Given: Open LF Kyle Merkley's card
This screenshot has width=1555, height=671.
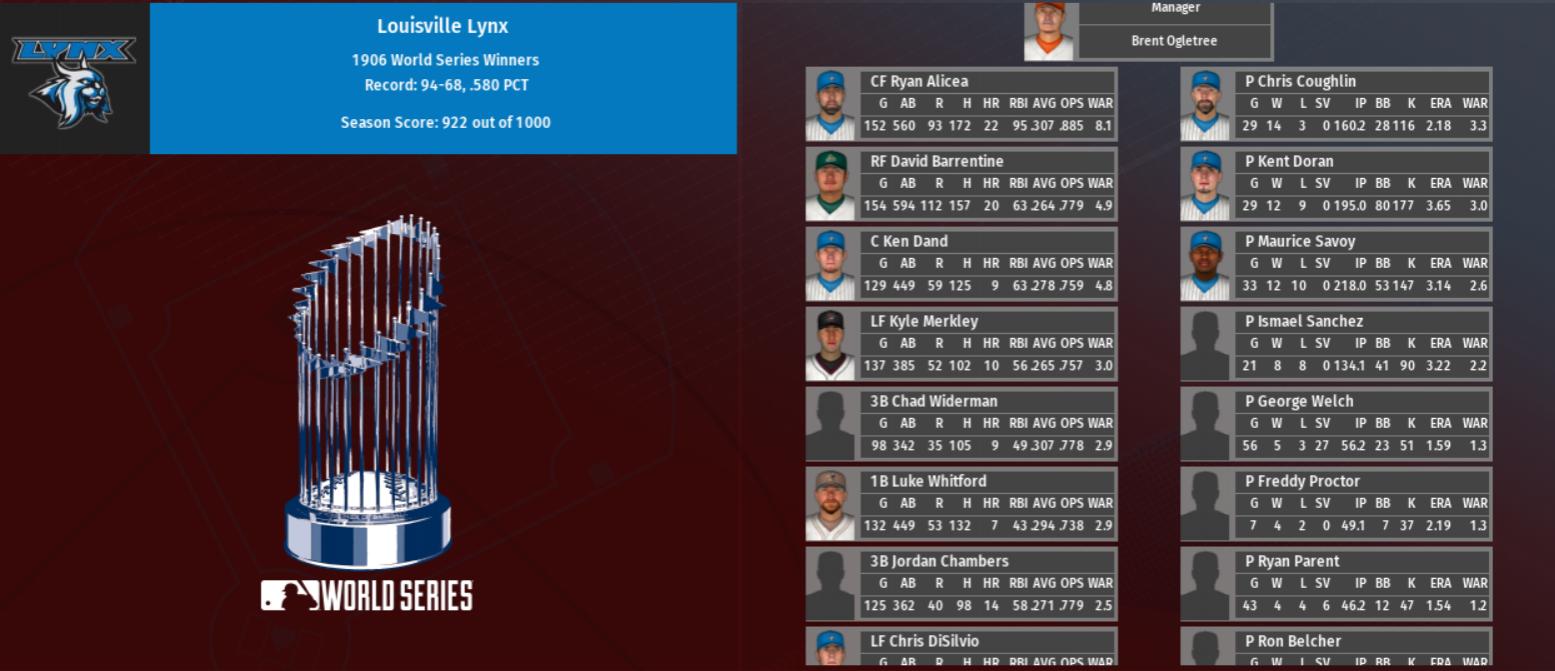Looking at the screenshot, I should tap(924, 321).
